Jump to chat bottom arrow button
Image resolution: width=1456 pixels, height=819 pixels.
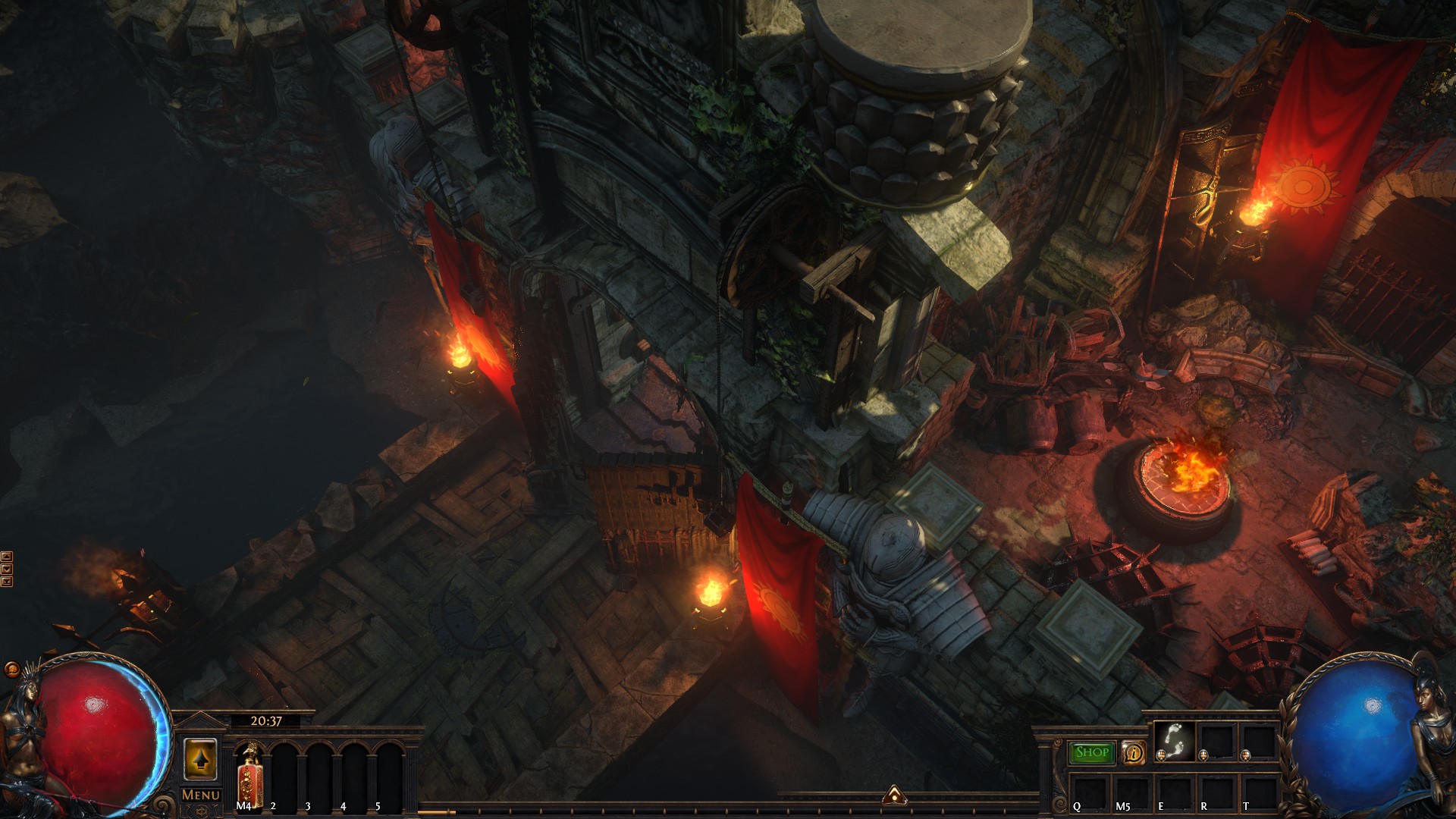[x=7, y=582]
